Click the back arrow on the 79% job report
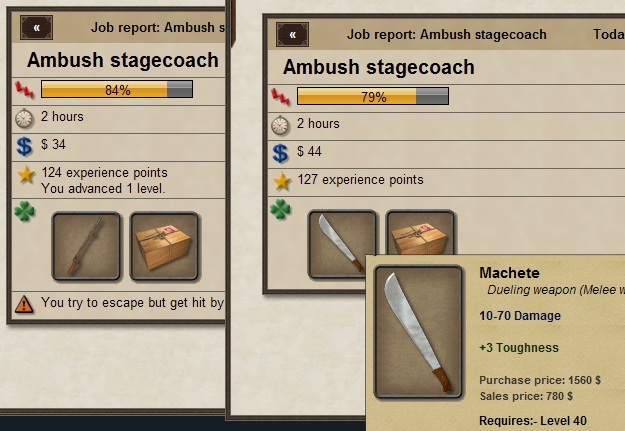Viewport: 625px width, 431px height. click(x=292, y=34)
